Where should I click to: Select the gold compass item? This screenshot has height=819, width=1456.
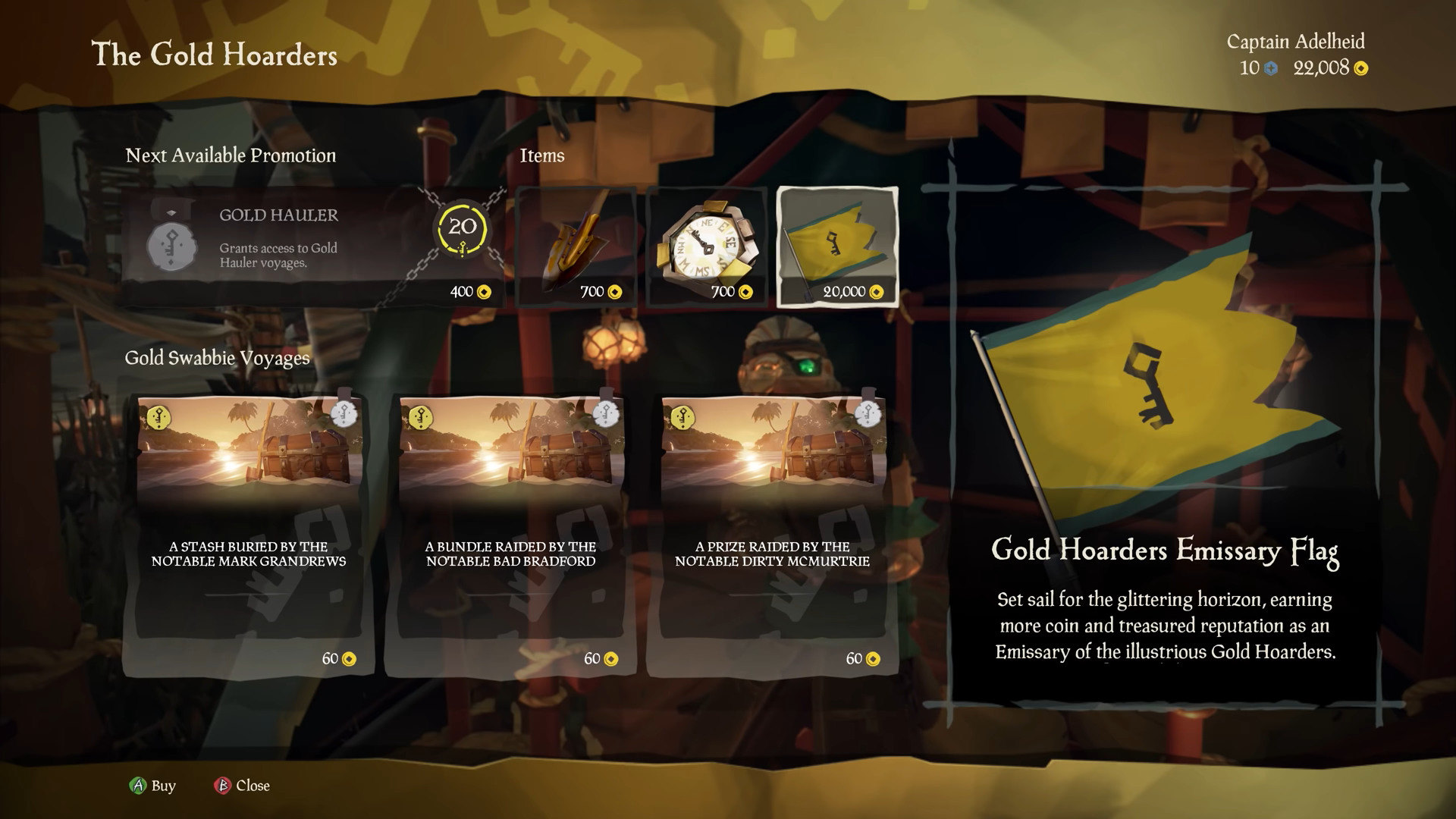tap(706, 246)
